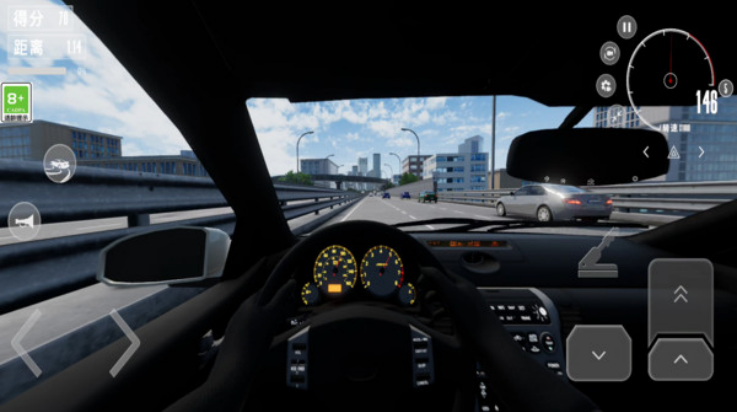The image size is (737, 412).
Task: Switch the camera view
Action: point(610,53)
